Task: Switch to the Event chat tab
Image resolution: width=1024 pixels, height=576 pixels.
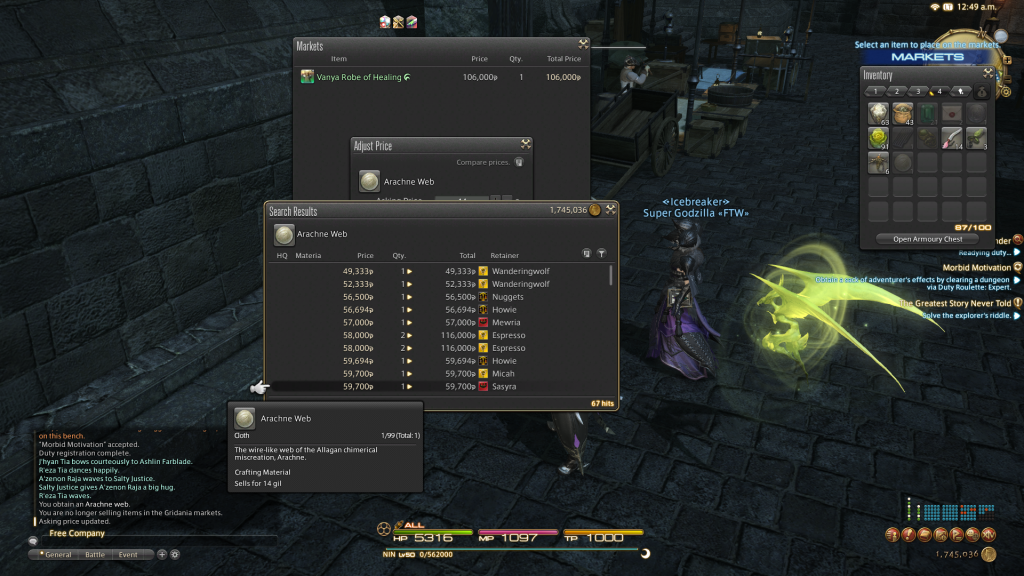Action: pyautogui.click(x=128, y=554)
